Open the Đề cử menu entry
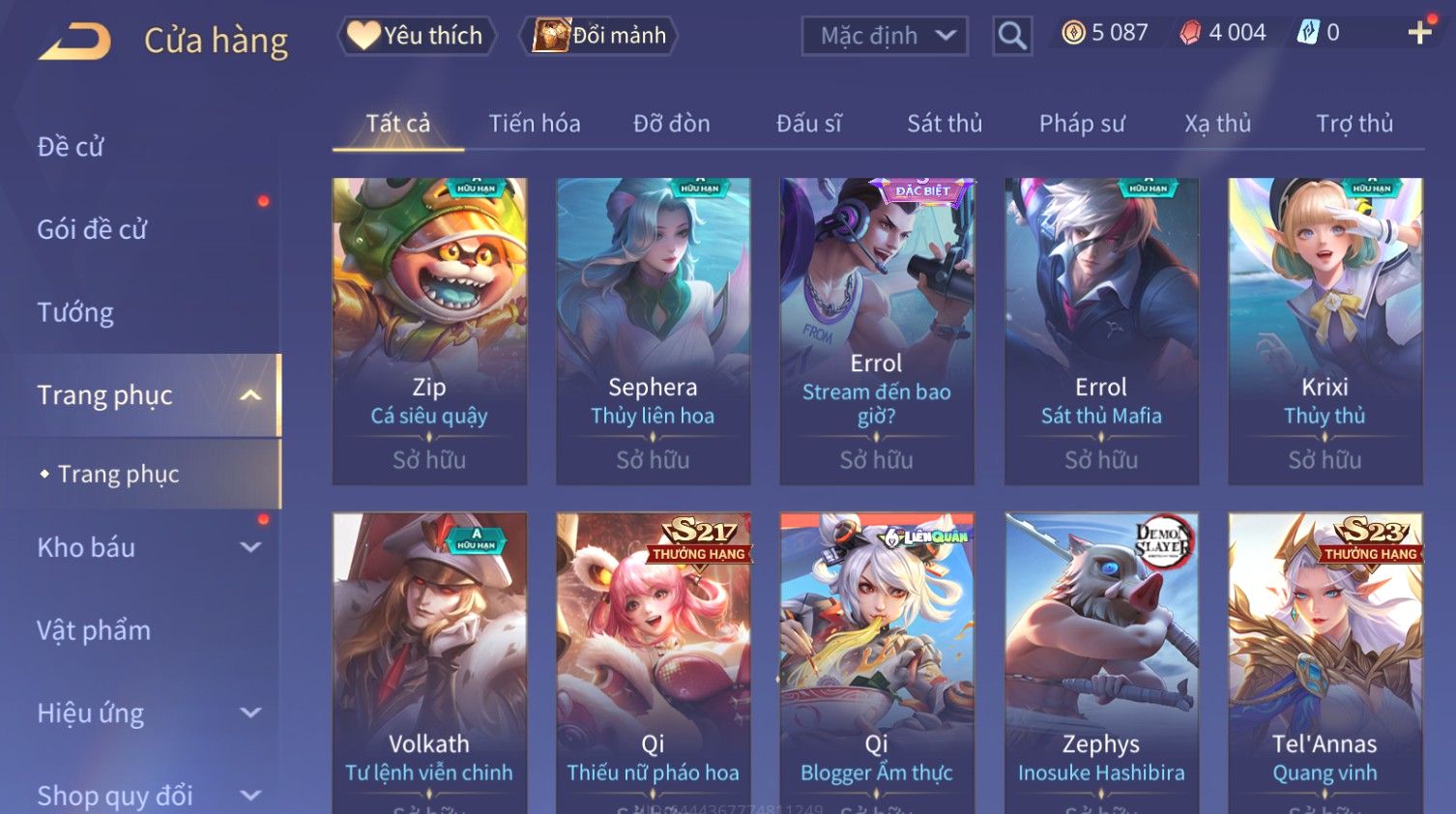This screenshot has height=814, width=1456. 71,147
